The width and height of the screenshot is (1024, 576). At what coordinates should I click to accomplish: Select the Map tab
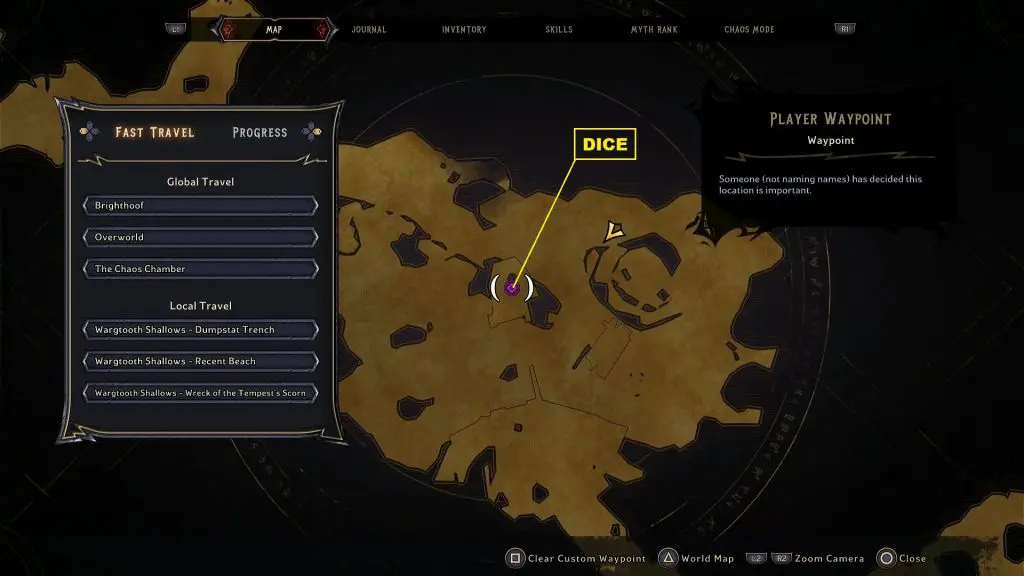(273, 30)
